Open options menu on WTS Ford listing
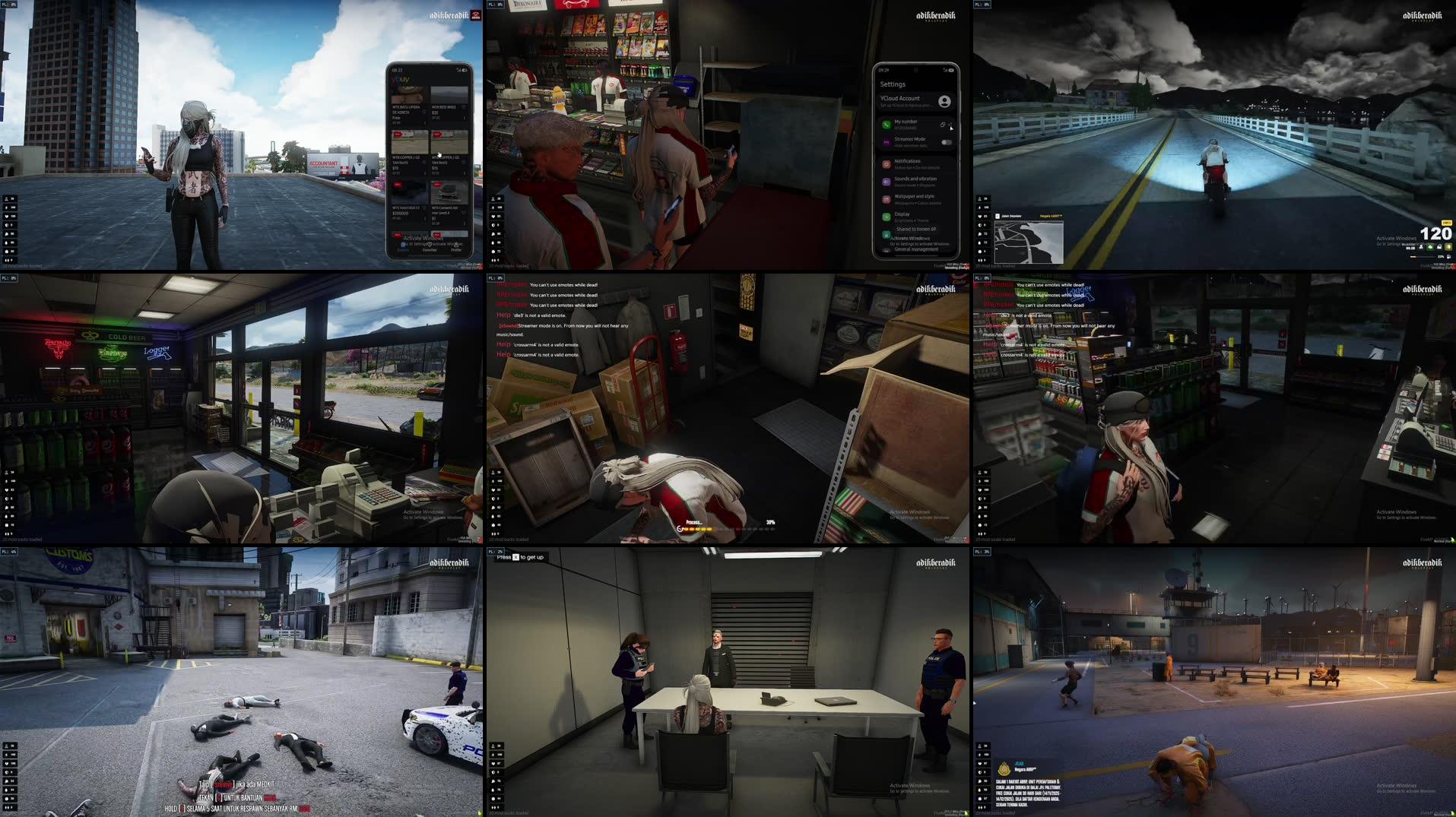 (x=425, y=217)
